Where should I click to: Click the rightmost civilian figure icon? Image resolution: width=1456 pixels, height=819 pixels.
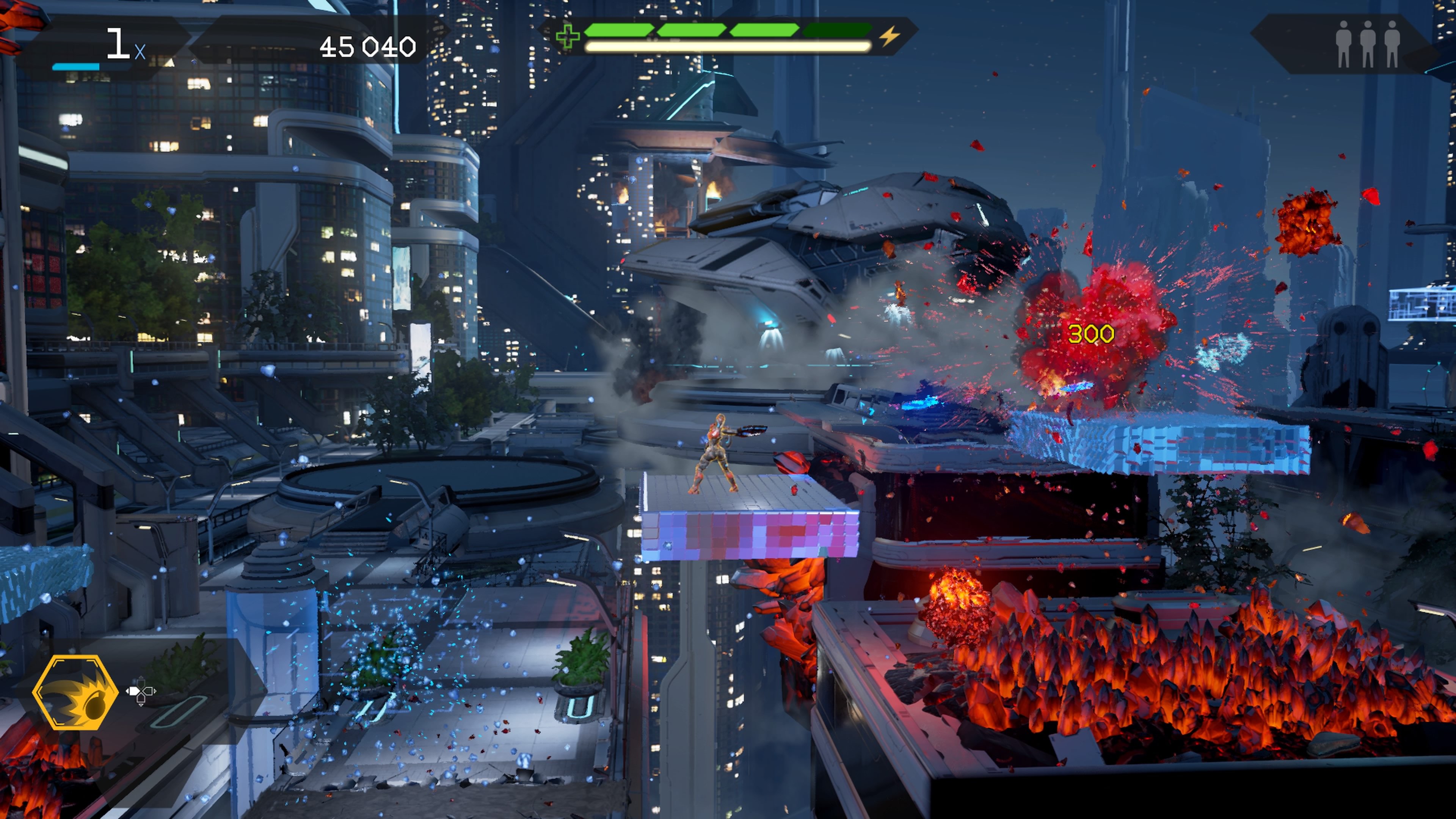point(1392,44)
